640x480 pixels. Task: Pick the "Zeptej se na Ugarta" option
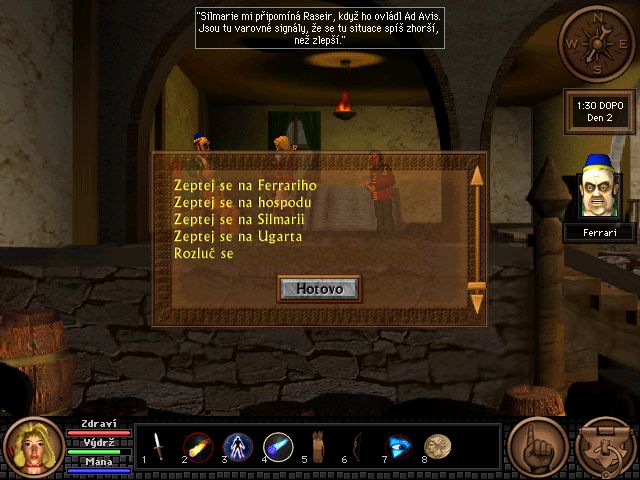pos(237,236)
